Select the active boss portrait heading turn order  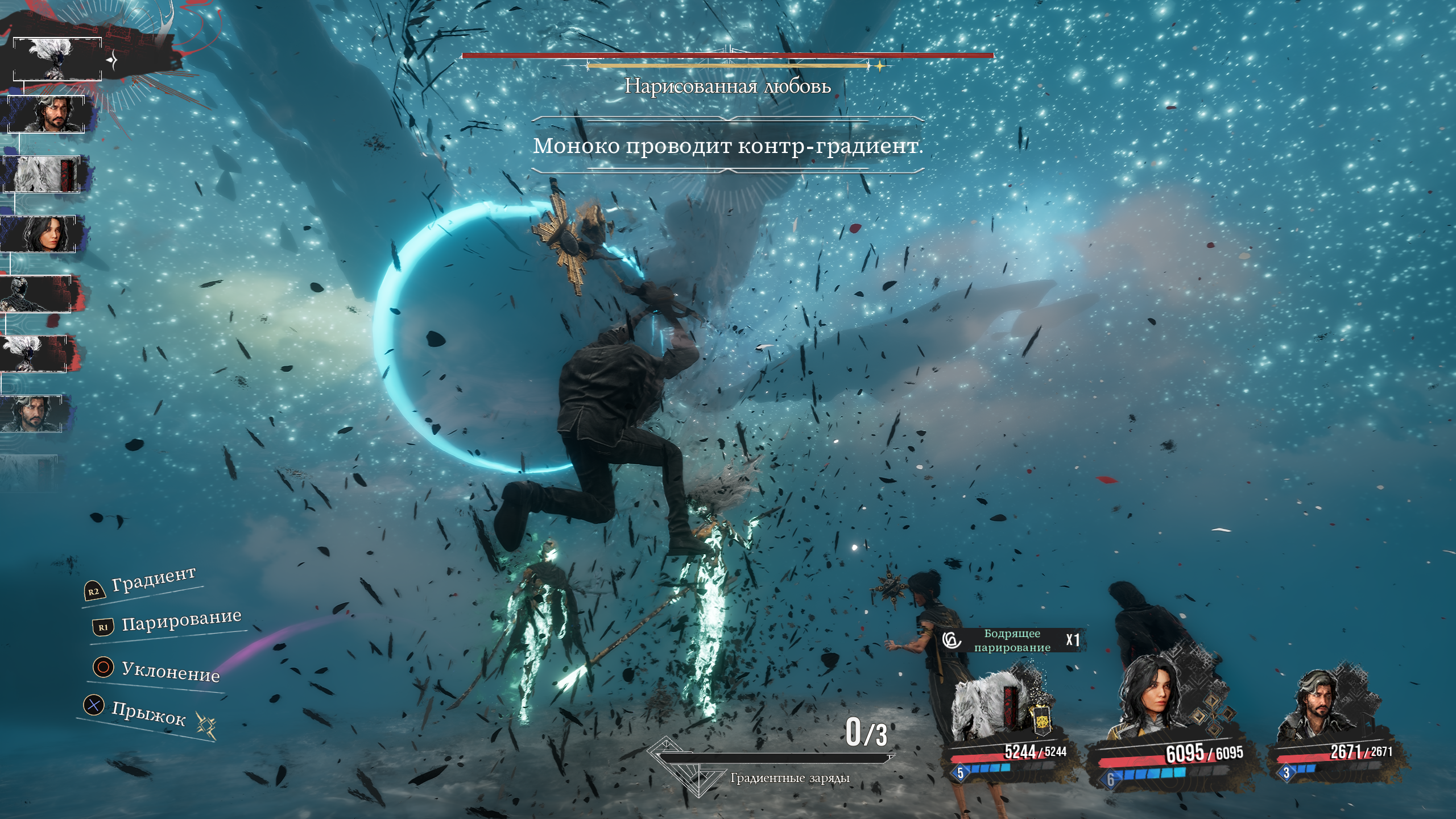pyautogui.click(x=57, y=59)
